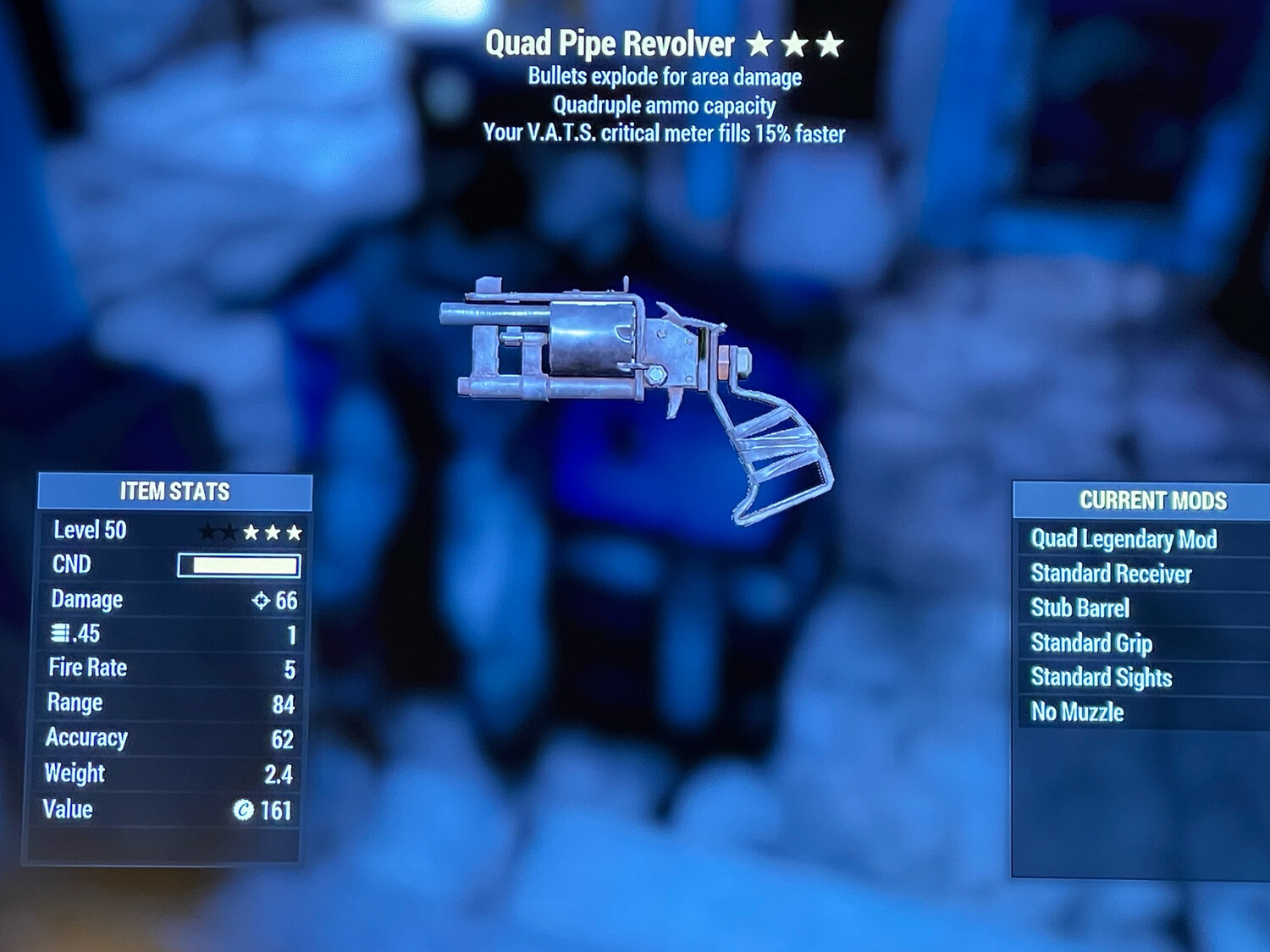This screenshot has width=1270, height=952.
Task: Select the caps icon beside Value 161
Action: coord(244,810)
